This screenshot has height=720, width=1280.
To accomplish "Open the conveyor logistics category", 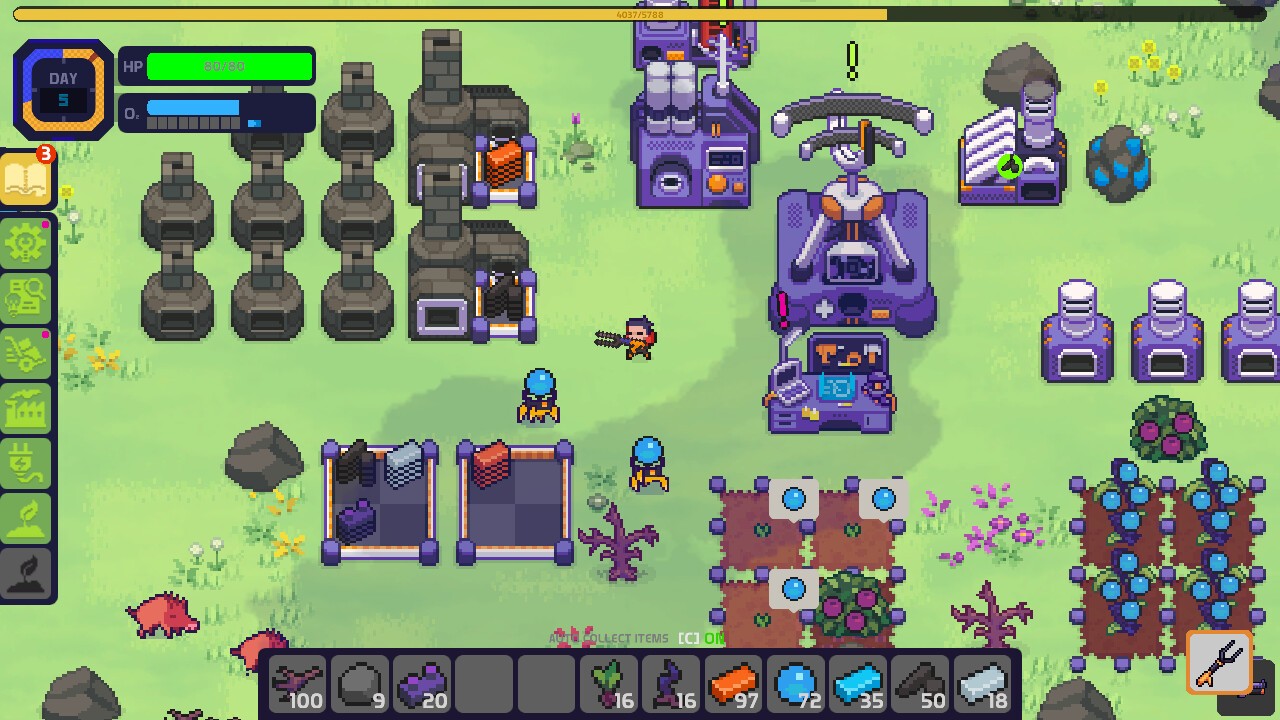I will coord(27,352).
